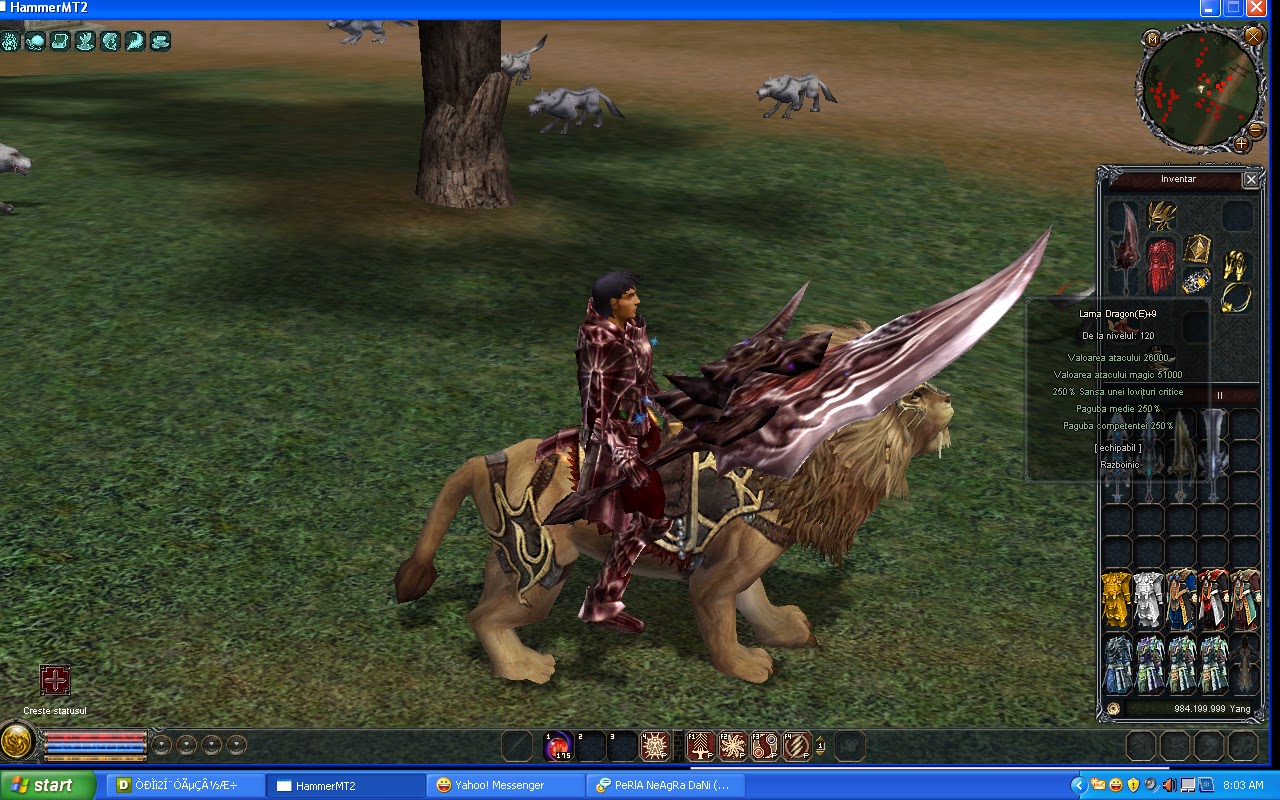Image resolution: width=1280 pixels, height=800 pixels.
Task: Click the treasure chest icon in top-left bar
Action: [x=60, y=41]
